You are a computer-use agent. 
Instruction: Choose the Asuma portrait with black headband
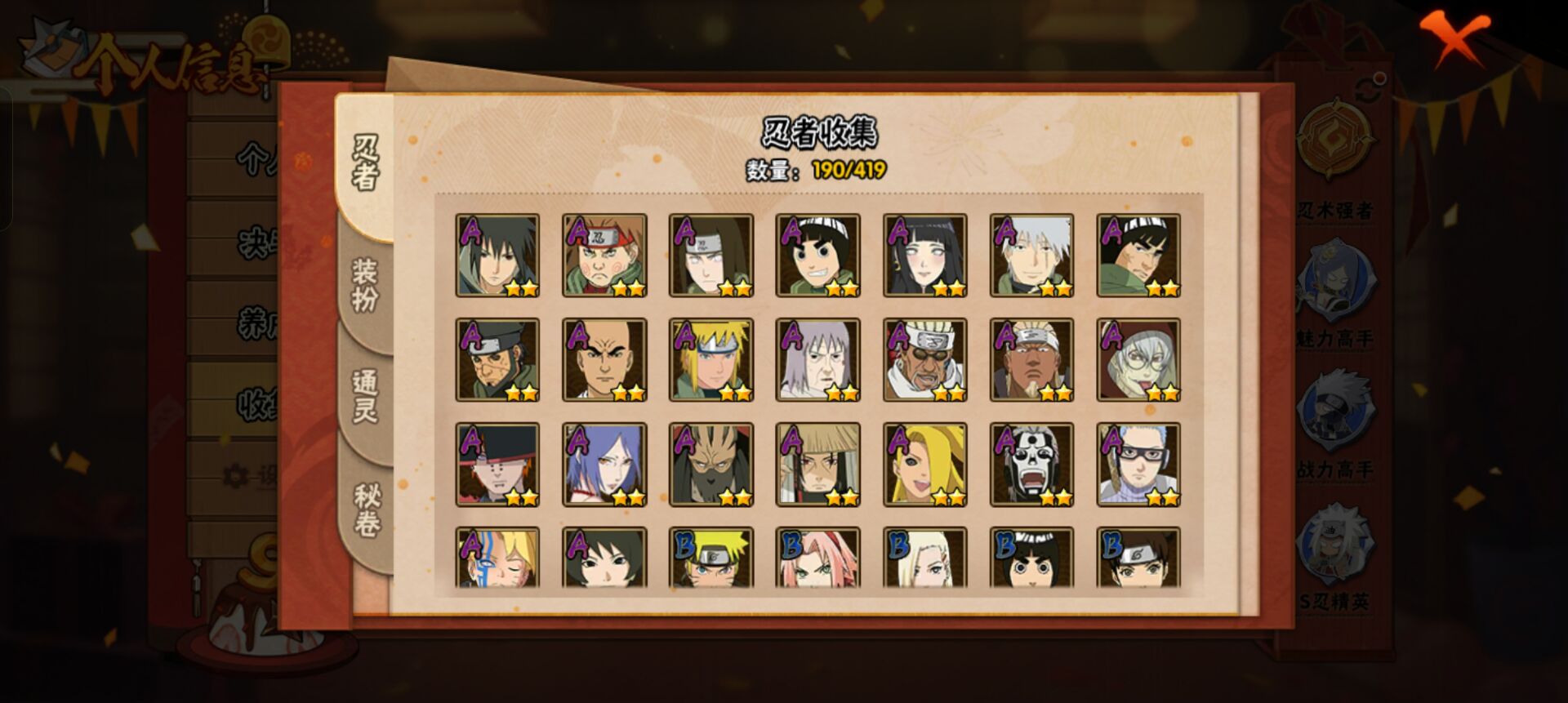497,360
